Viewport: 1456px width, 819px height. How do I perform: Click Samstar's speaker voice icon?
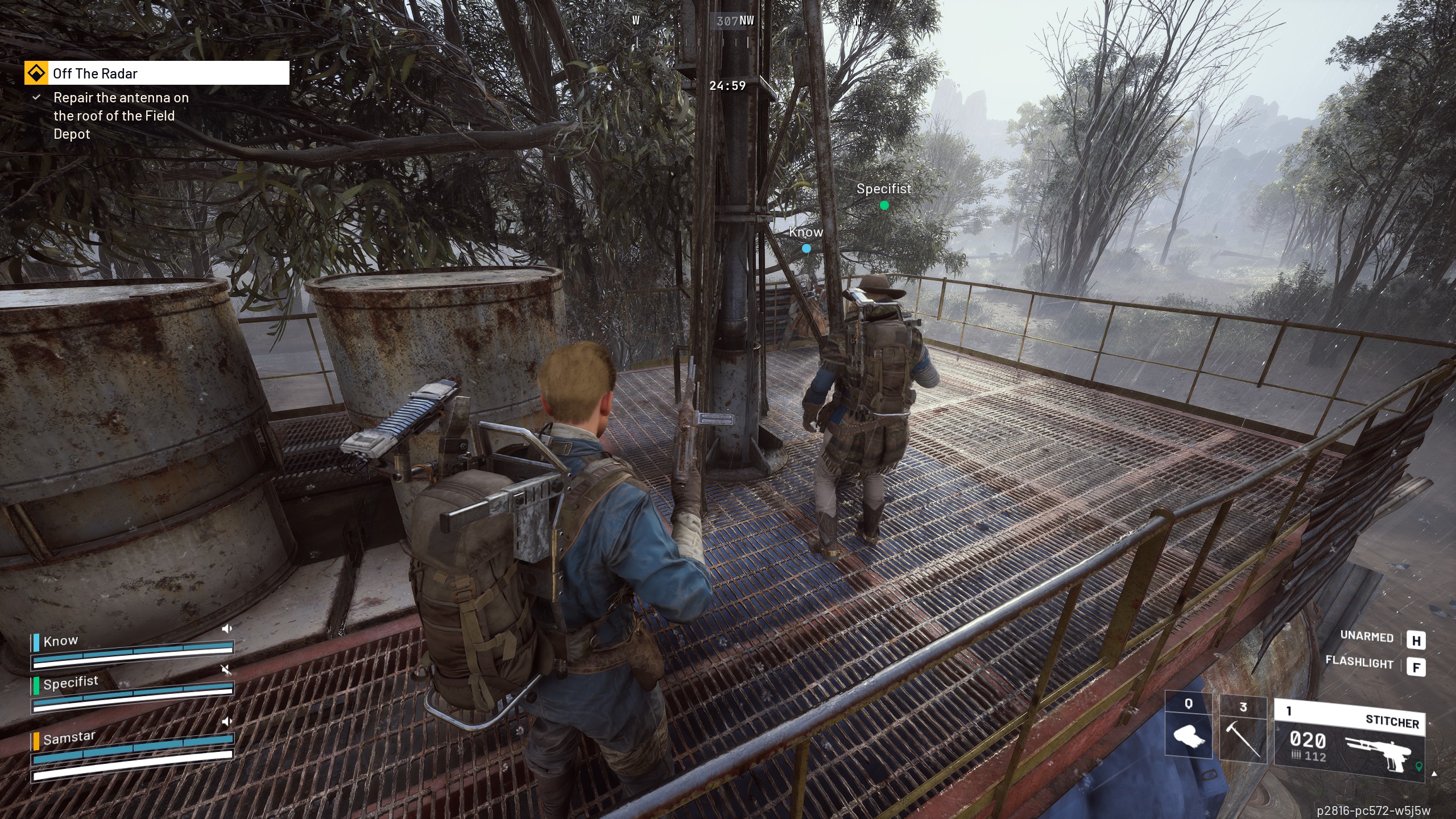[226, 722]
